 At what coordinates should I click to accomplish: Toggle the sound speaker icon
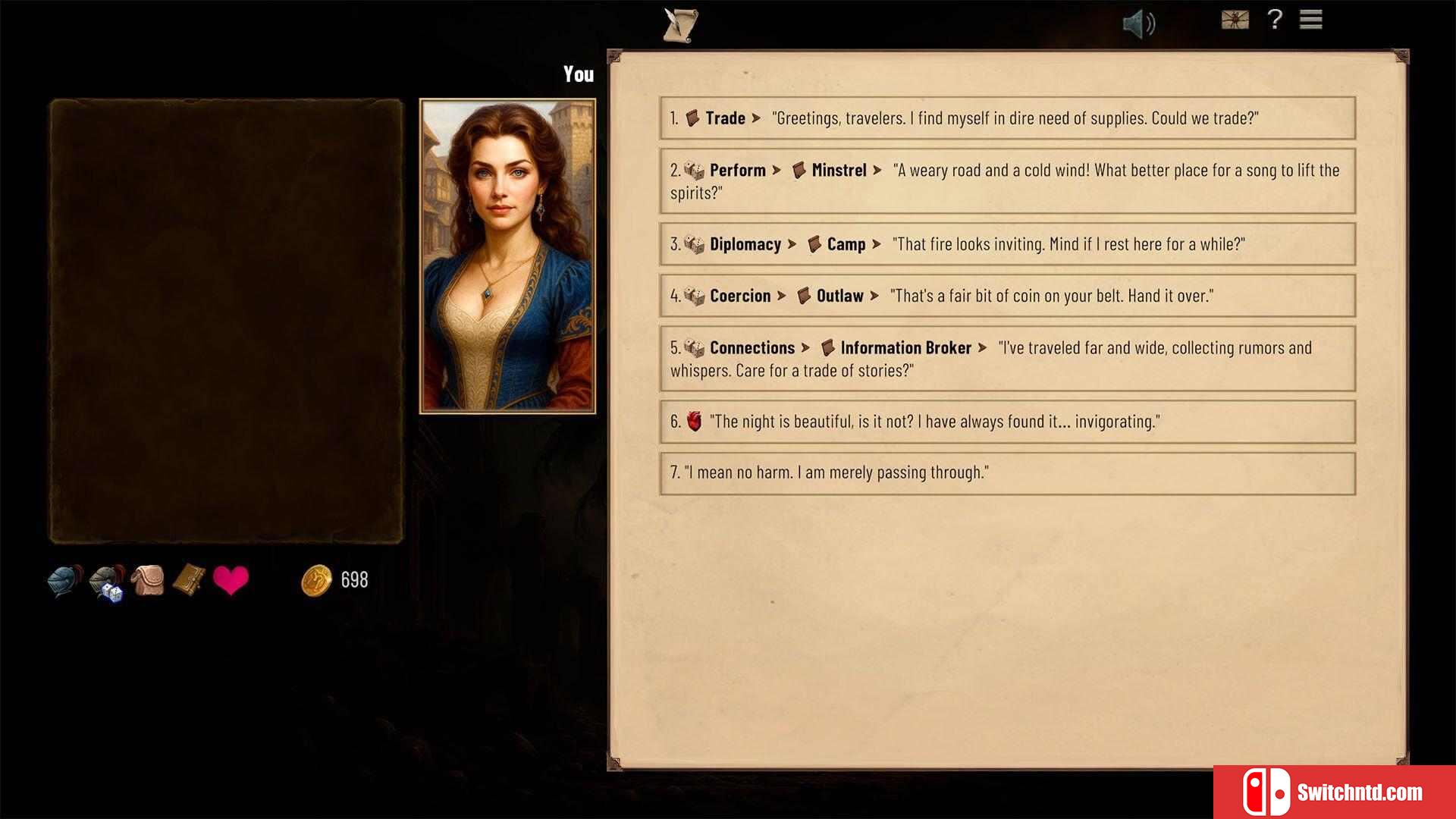(x=1138, y=24)
